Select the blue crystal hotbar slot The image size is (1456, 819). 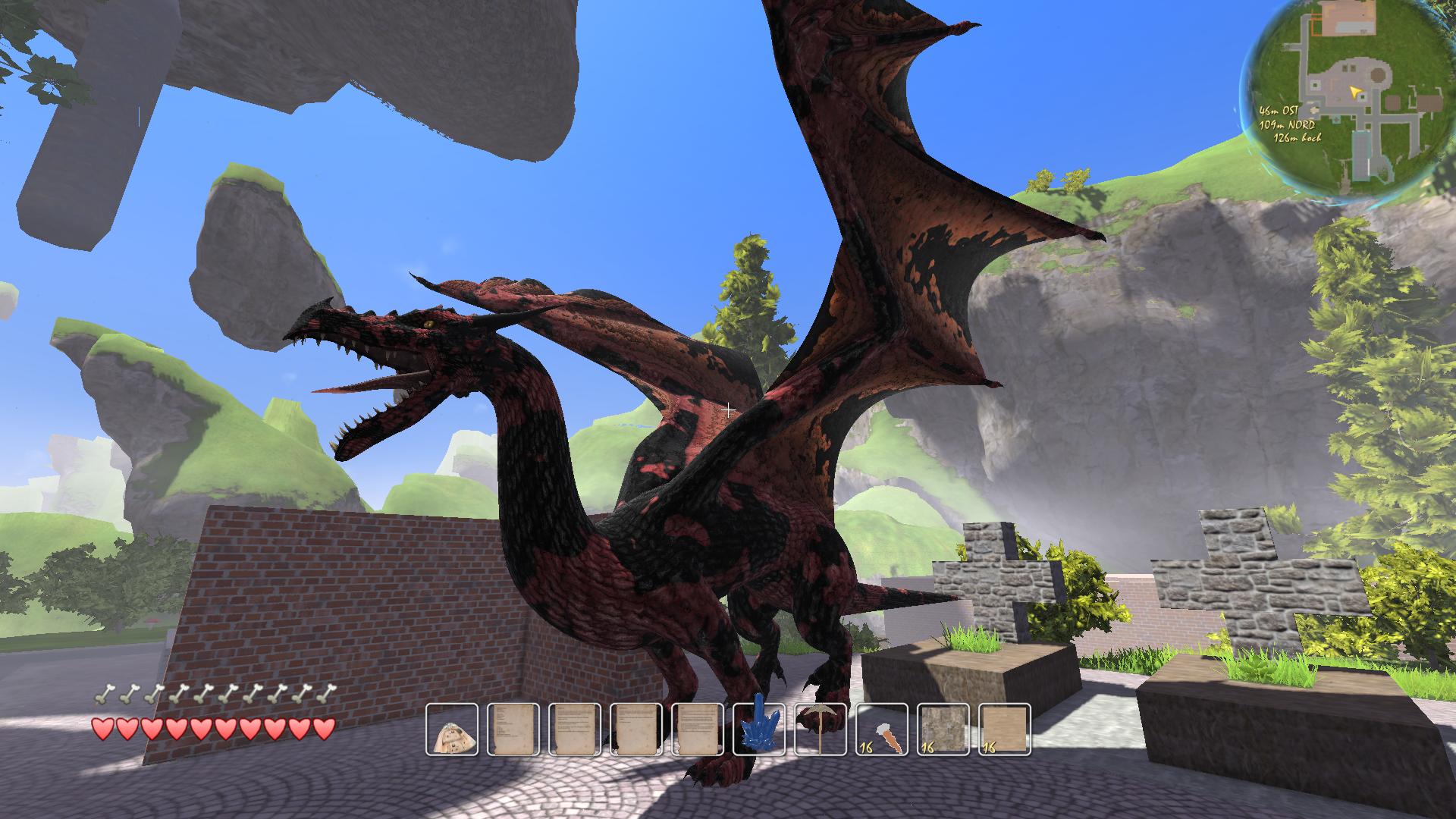(759, 730)
